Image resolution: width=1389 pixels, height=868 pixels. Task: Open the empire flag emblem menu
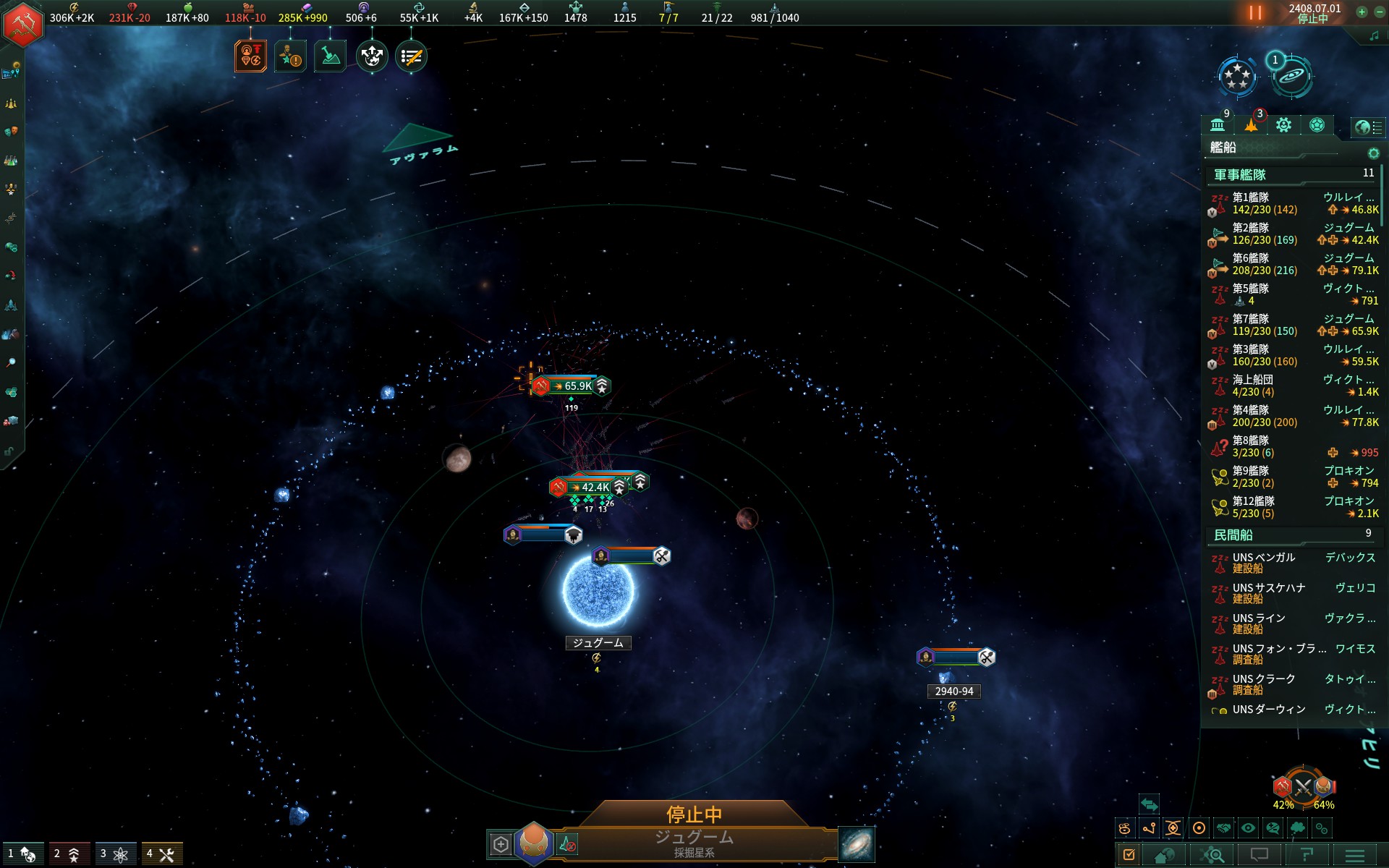coord(23,24)
